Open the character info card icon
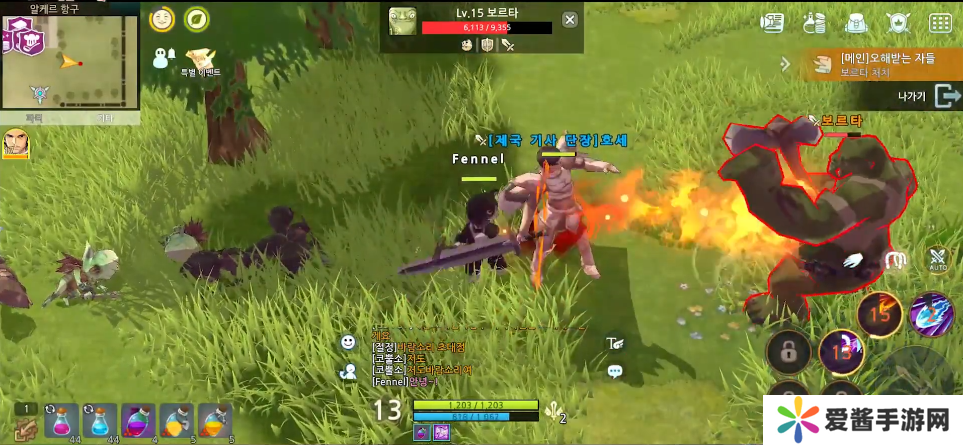Screen dimensions: 963x445 tap(772, 22)
